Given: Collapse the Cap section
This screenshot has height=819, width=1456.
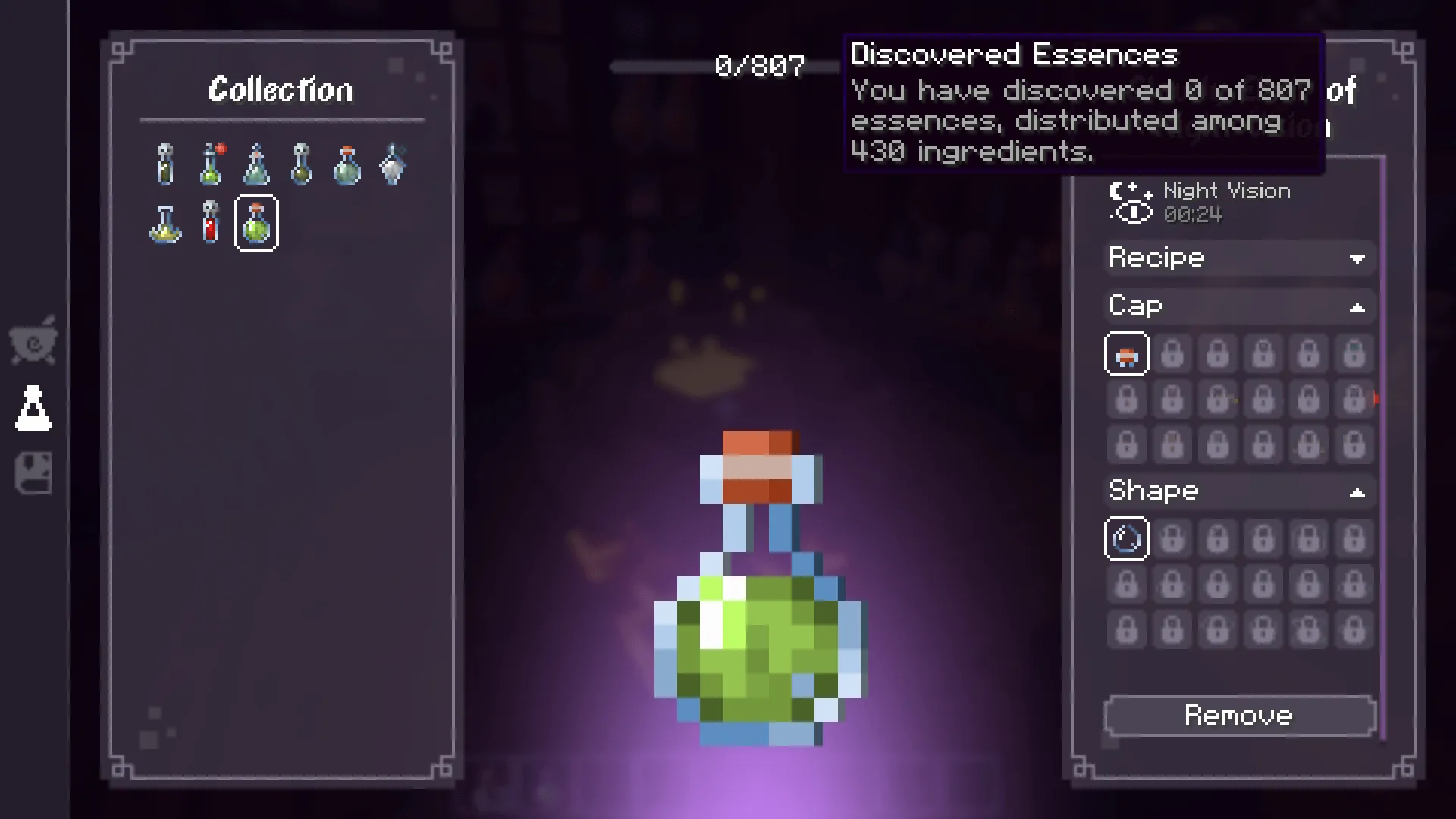Looking at the screenshot, I should pos(1357,306).
